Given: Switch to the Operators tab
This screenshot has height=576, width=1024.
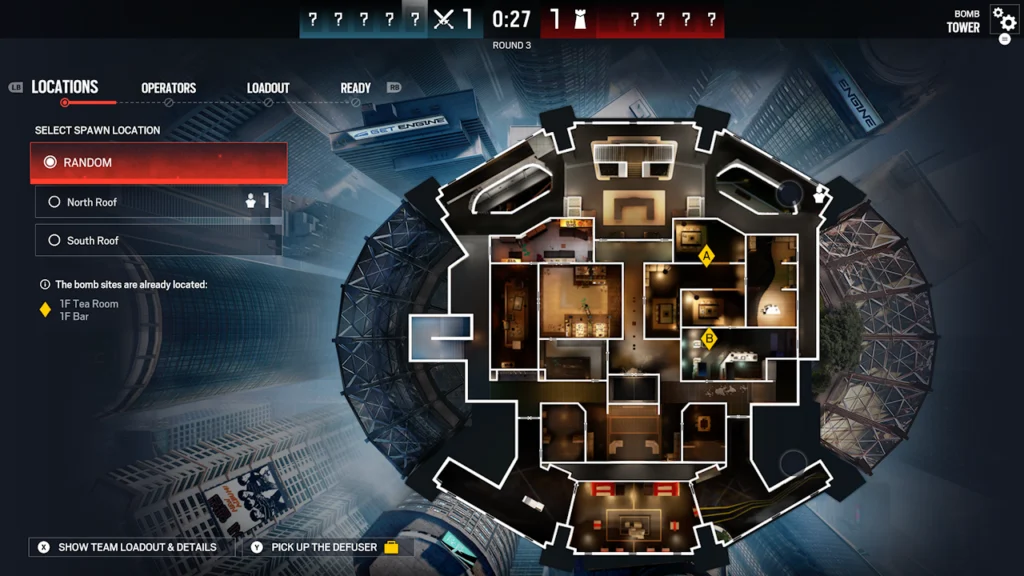Looking at the screenshot, I should [168, 88].
